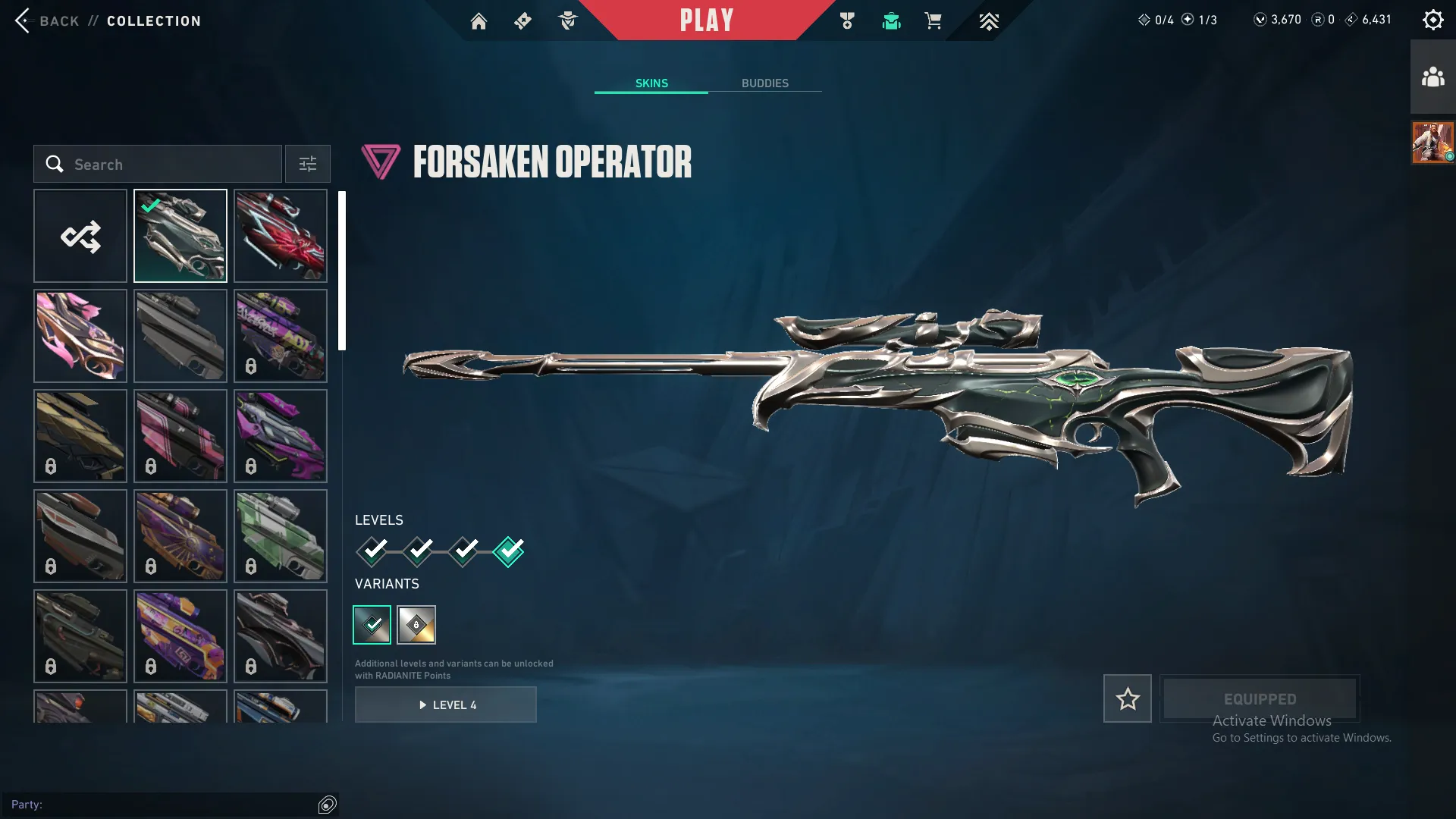Open the Battlepass ticket icon
This screenshot has height=819, width=1456.
[522, 20]
